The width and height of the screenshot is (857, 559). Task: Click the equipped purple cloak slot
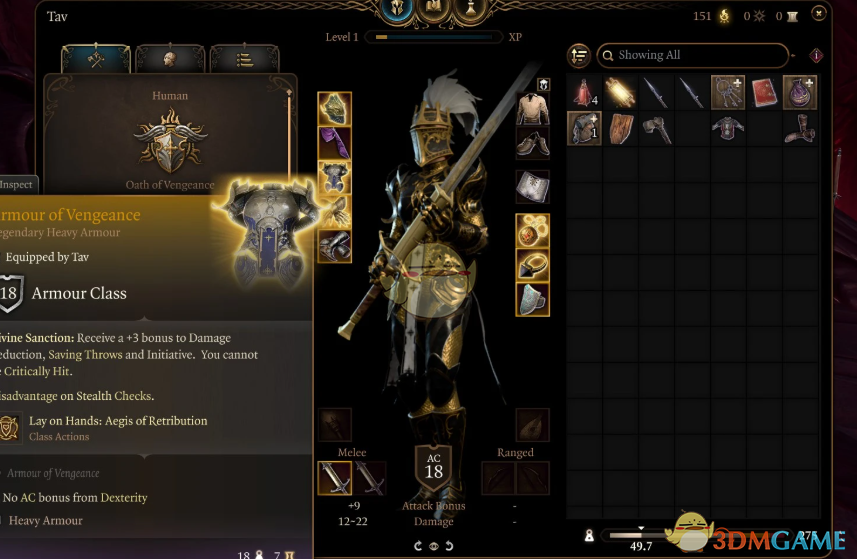[335, 142]
